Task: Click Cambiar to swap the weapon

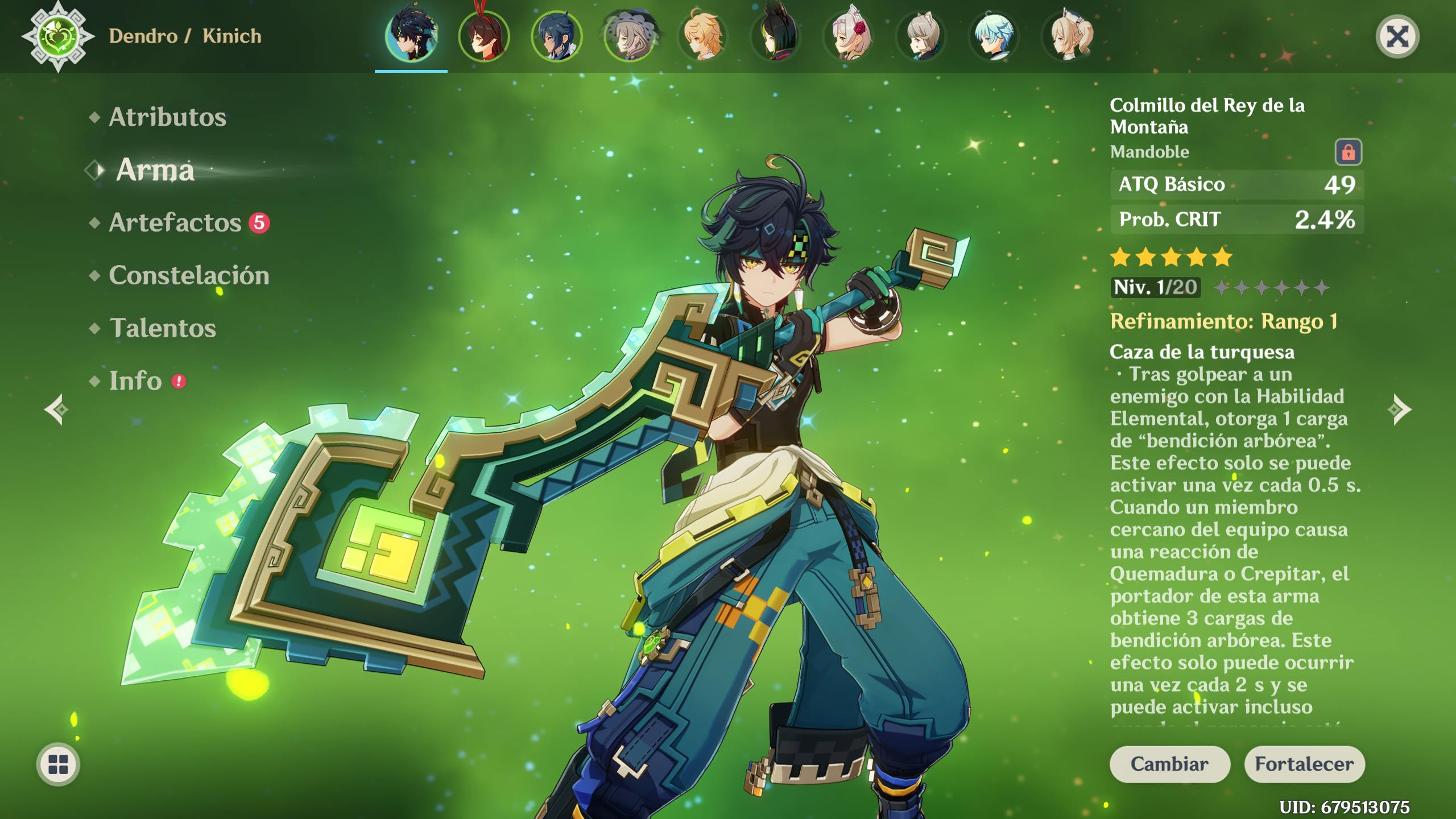Action: [1169, 764]
